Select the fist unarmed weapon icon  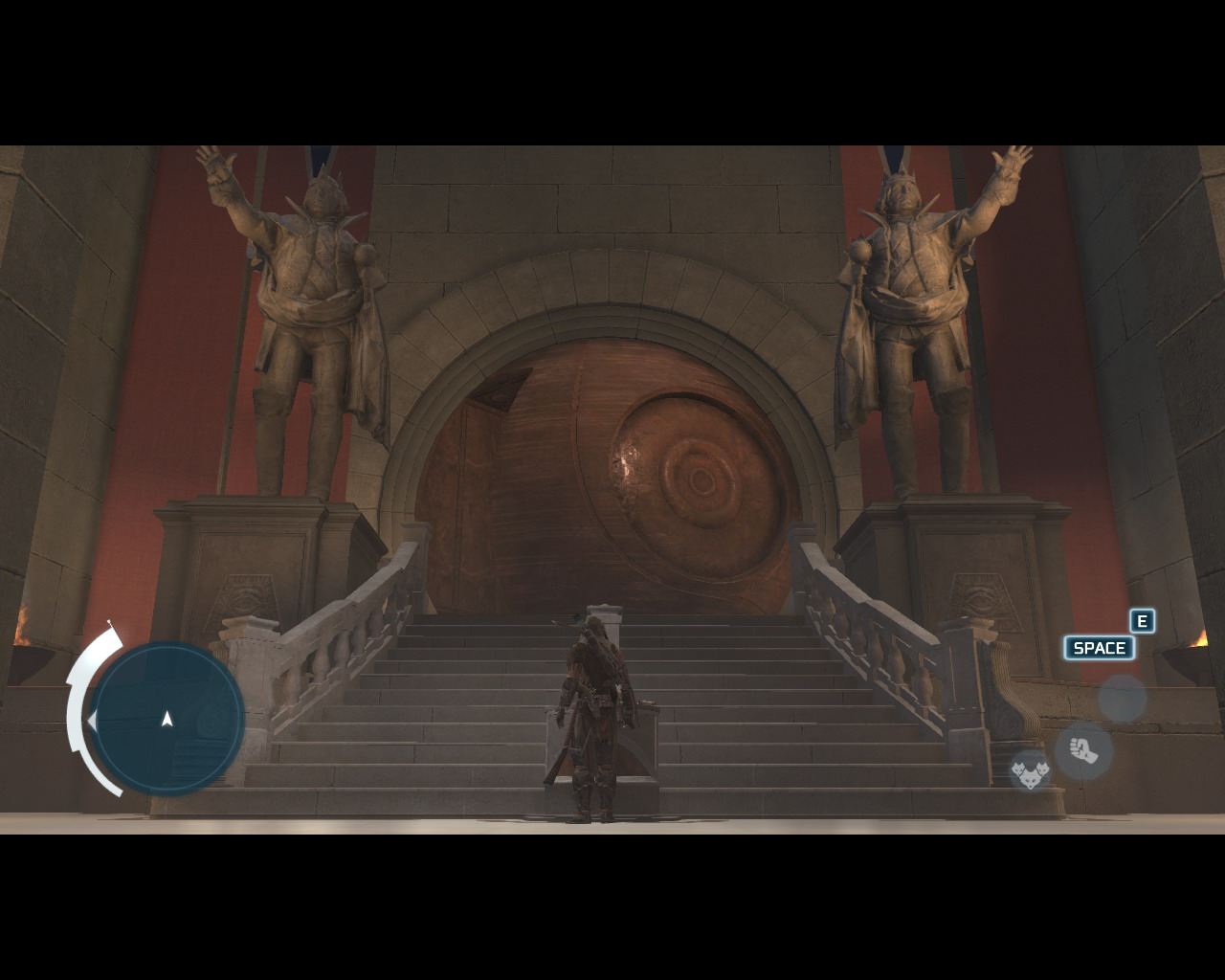(1083, 750)
